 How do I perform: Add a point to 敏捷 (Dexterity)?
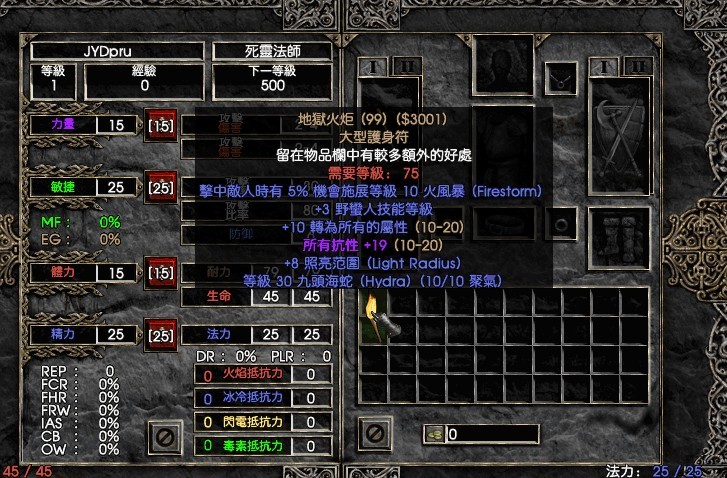click(160, 187)
